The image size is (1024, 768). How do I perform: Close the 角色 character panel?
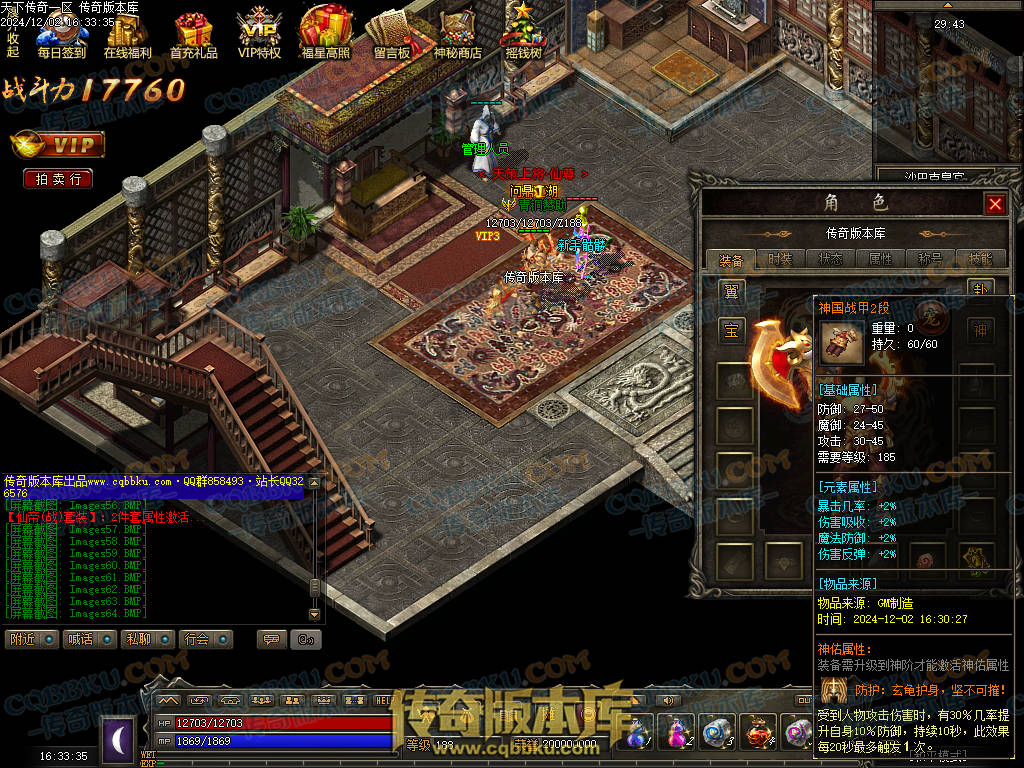tap(995, 204)
